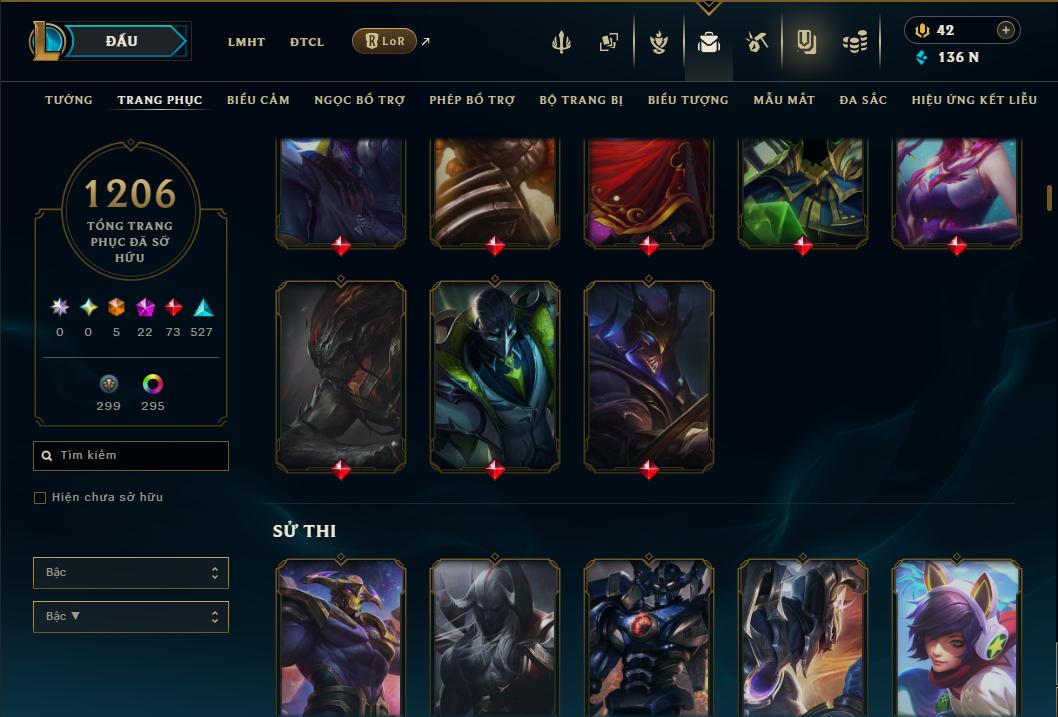Switch to the LMHT game tab
The height and width of the screenshot is (717, 1058).
coord(246,42)
